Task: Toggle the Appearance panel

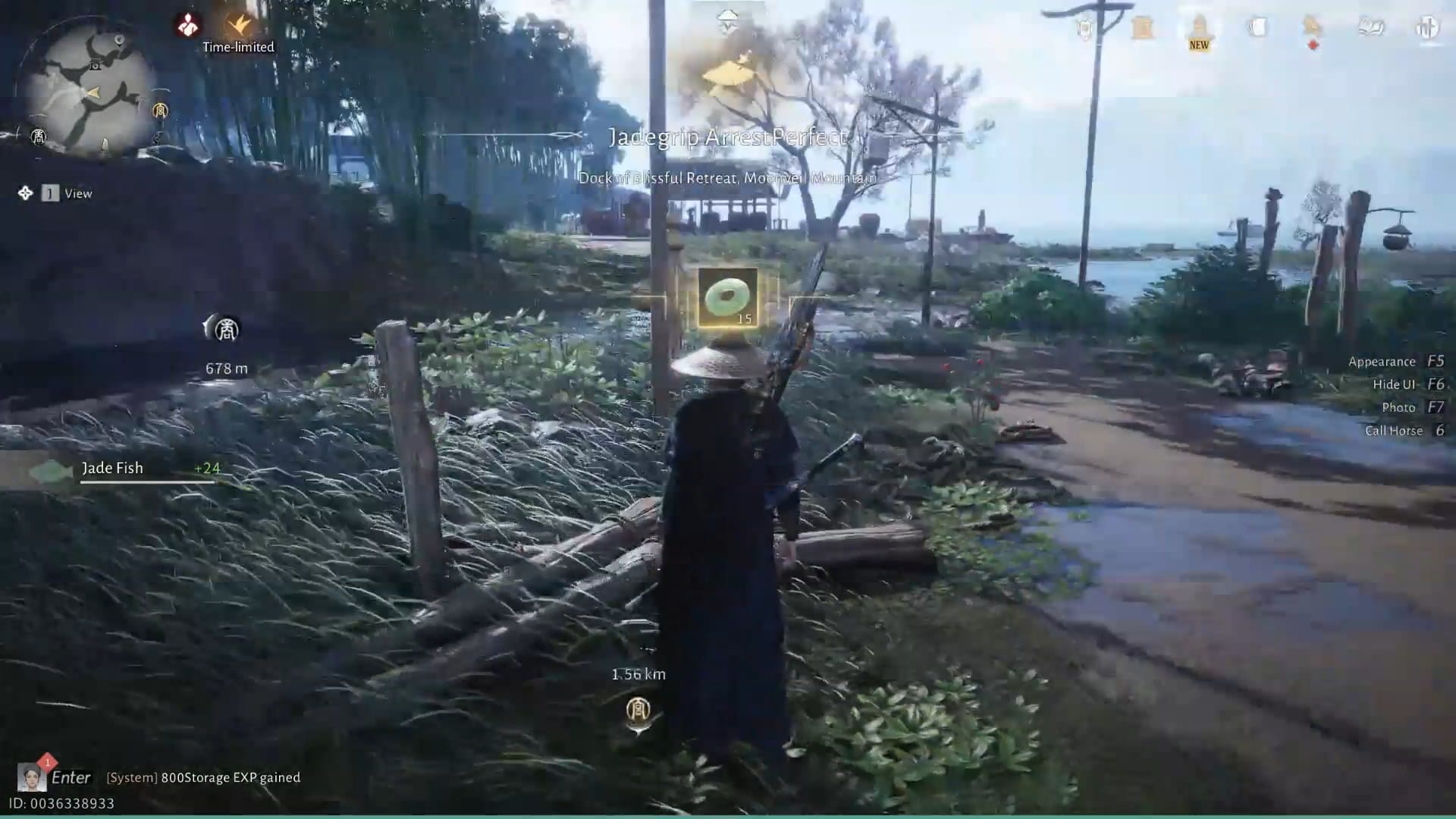Action: coord(1383,362)
